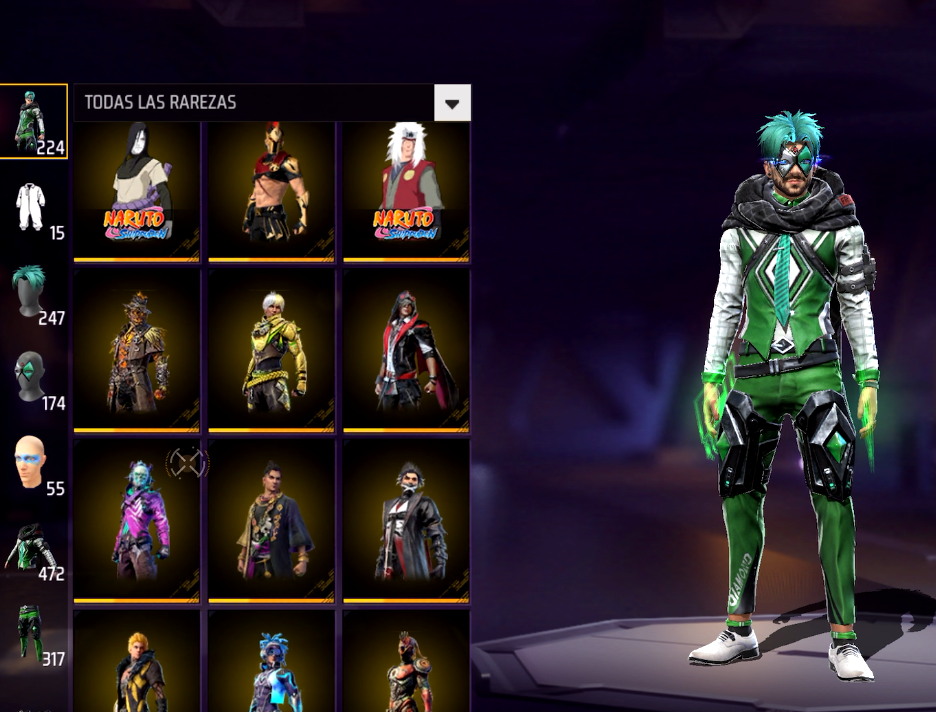The height and width of the screenshot is (712, 936).
Task: Open the green pants category tab
Action: (x=34, y=634)
